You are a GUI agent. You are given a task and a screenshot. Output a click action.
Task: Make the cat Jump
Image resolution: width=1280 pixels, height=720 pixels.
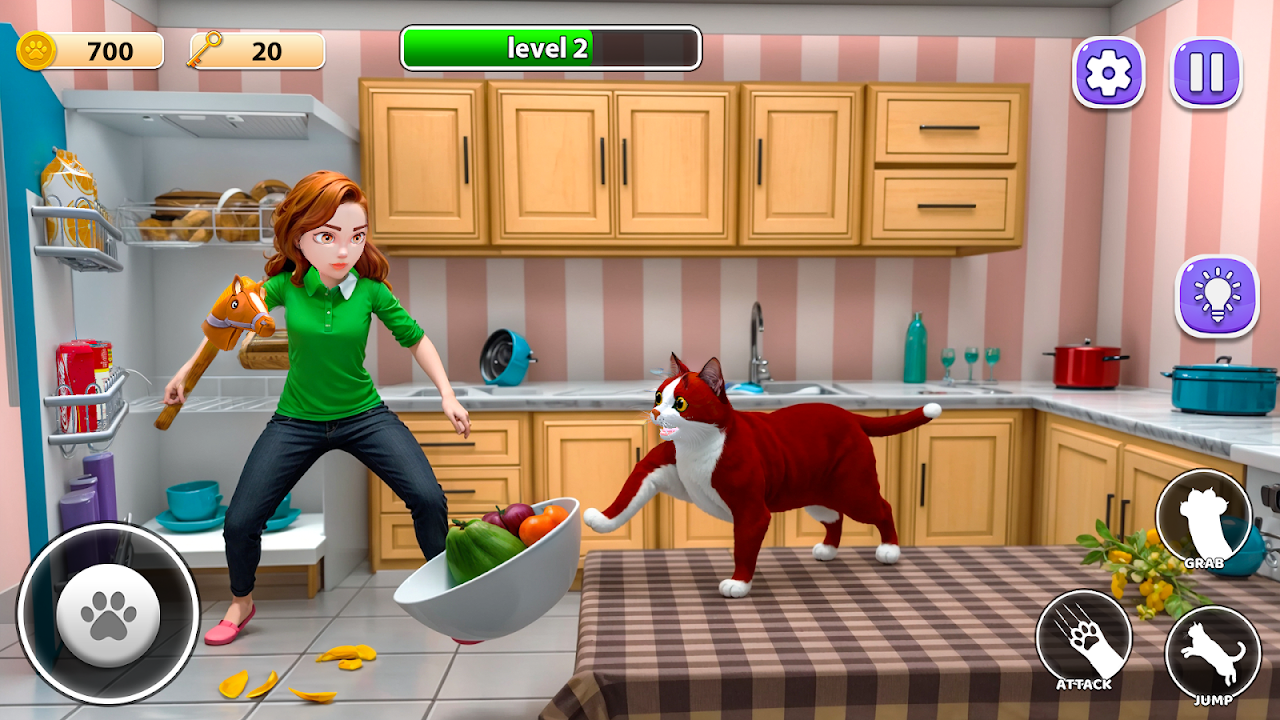1212,654
